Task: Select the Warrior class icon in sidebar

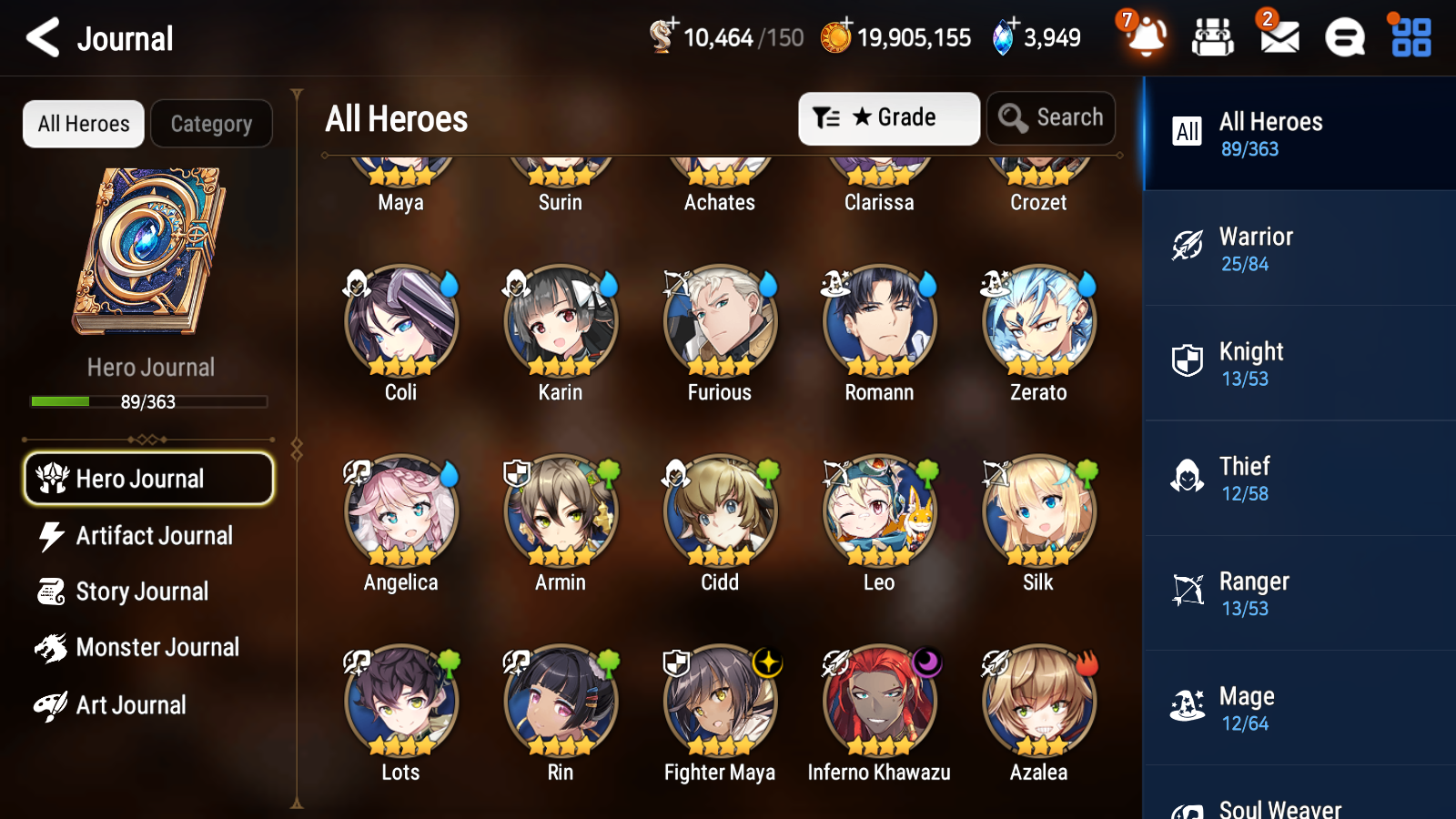Action: 1187,247
